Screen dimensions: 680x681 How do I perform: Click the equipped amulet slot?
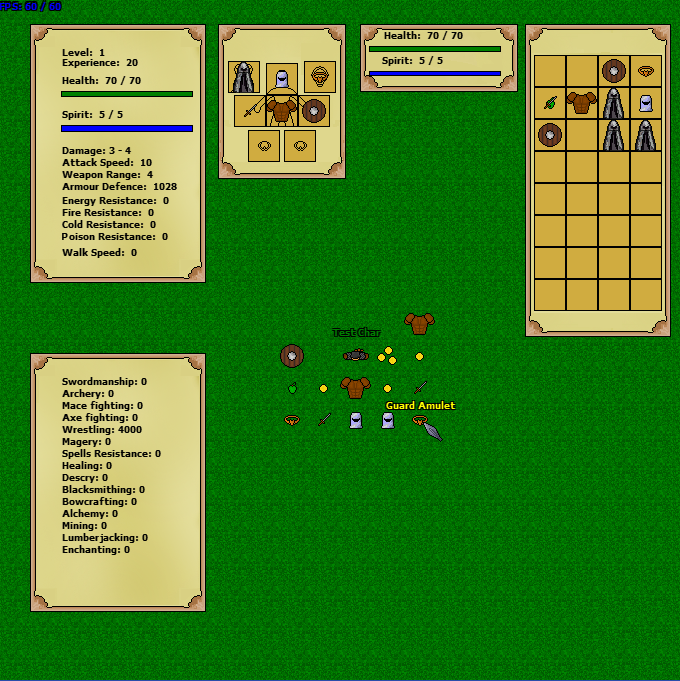click(x=320, y=76)
